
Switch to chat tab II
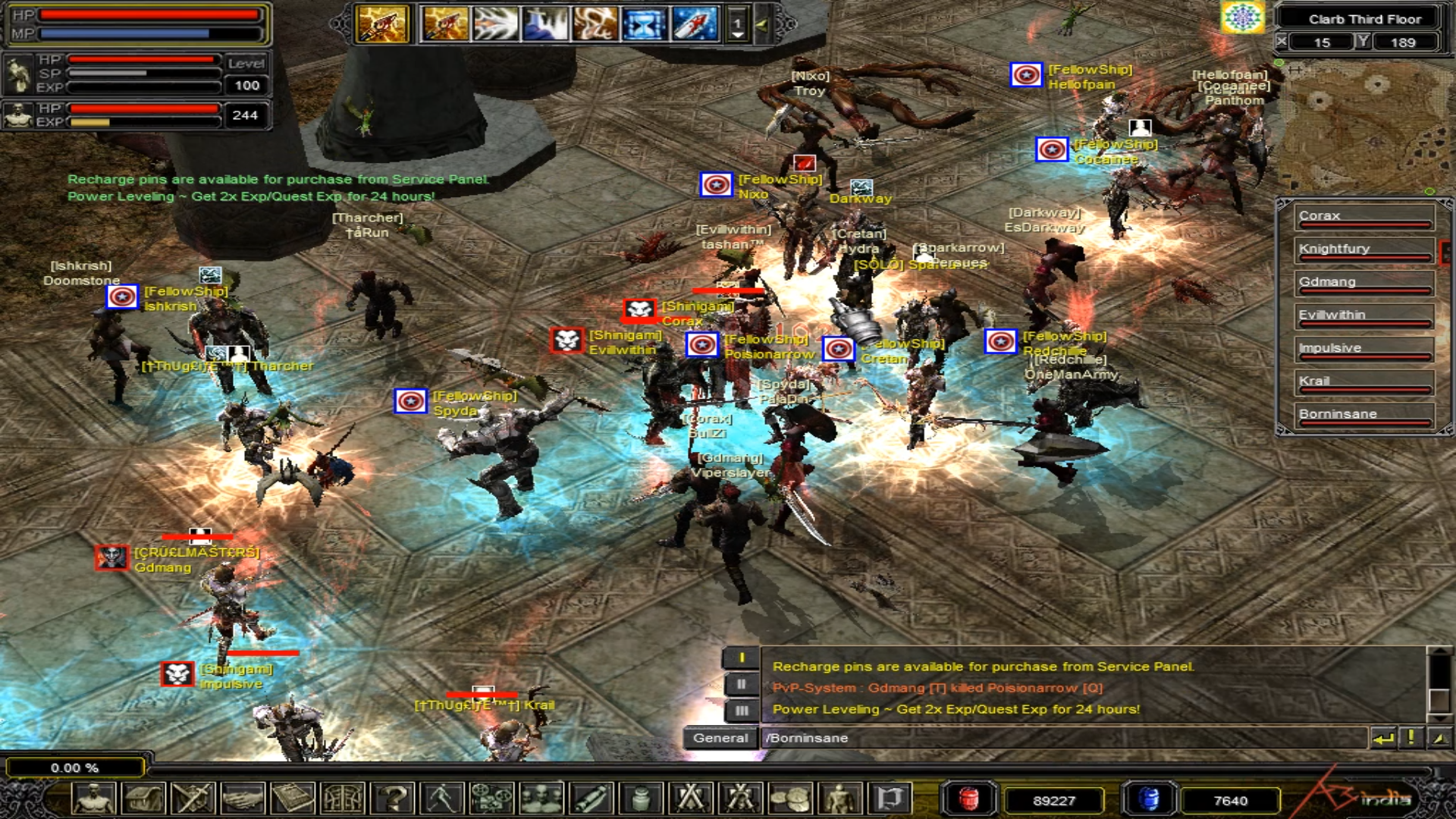tap(741, 684)
